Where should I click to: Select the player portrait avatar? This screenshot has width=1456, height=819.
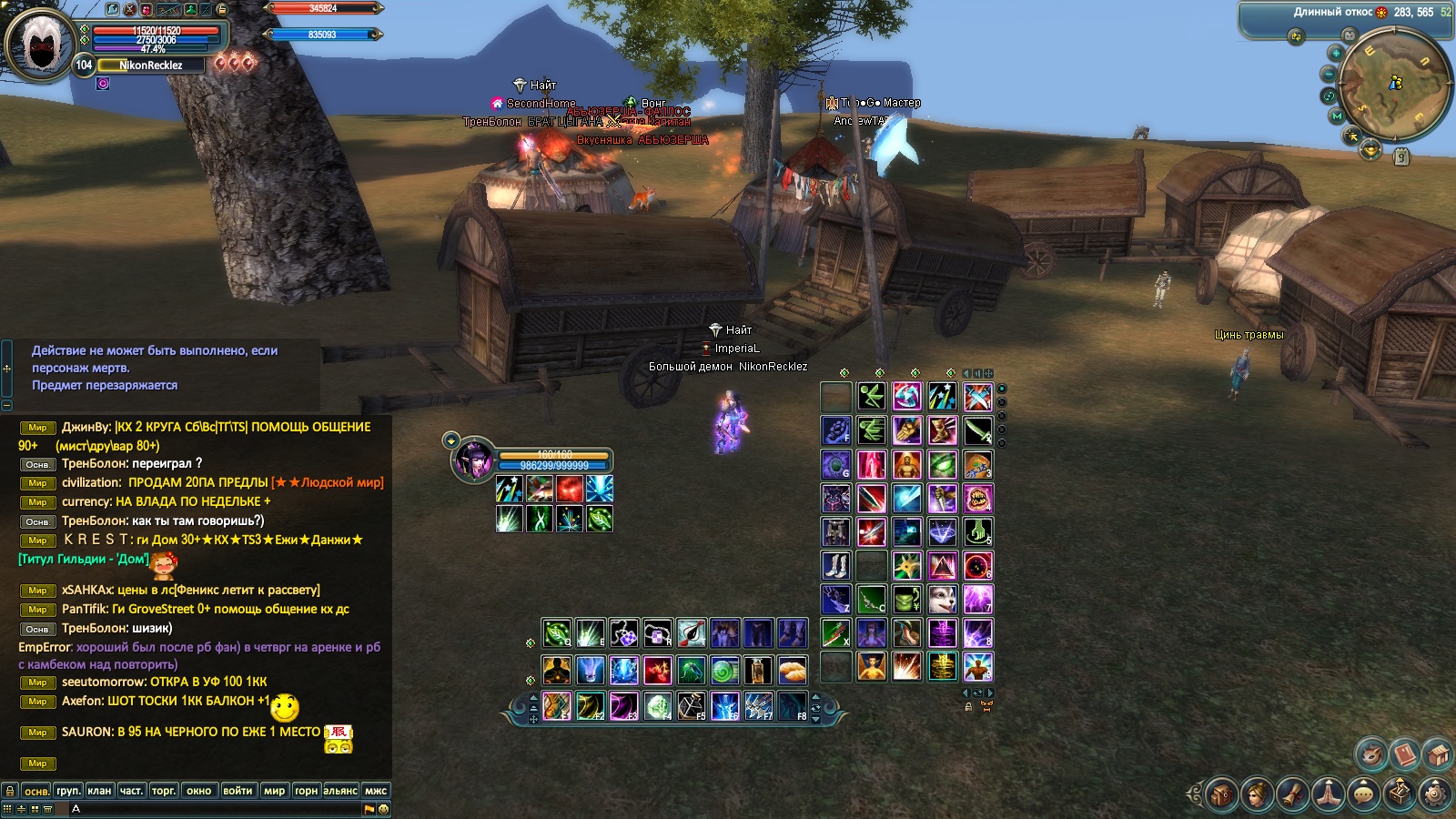coord(41,43)
